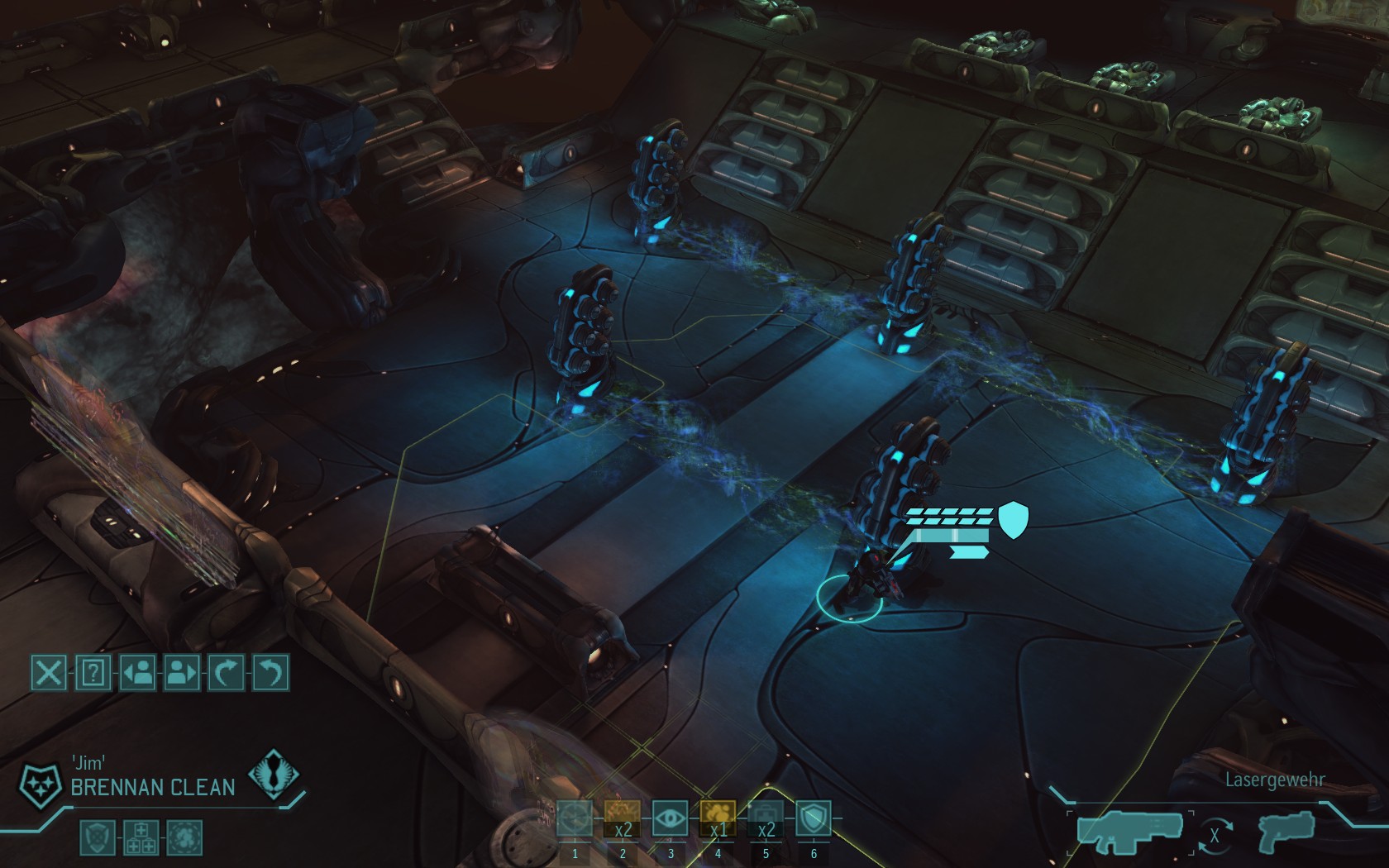Switch to the next soldier
This screenshot has height=868, width=1389.
(182, 672)
